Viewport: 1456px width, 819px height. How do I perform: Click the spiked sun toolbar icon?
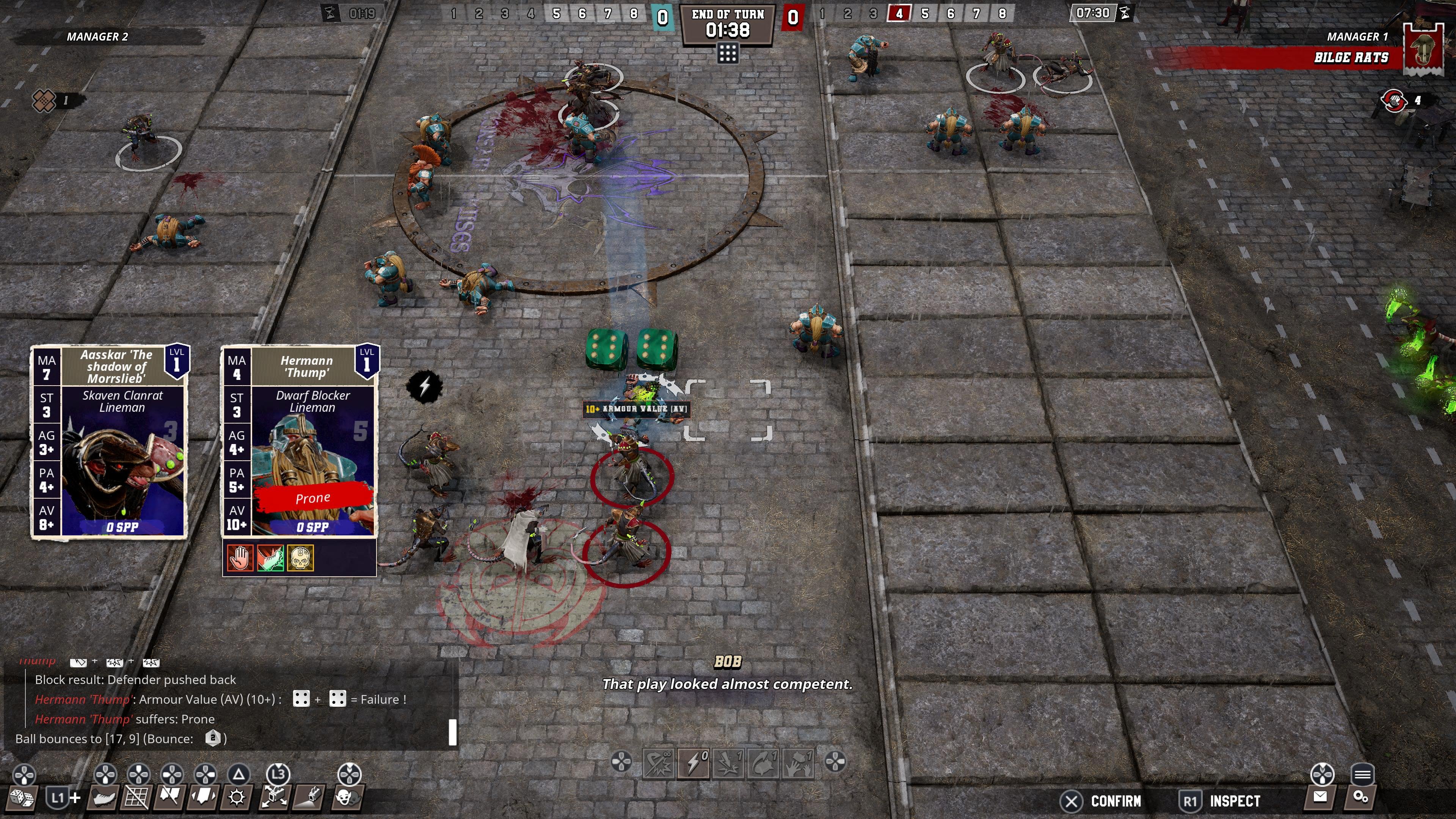click(237, 797)
